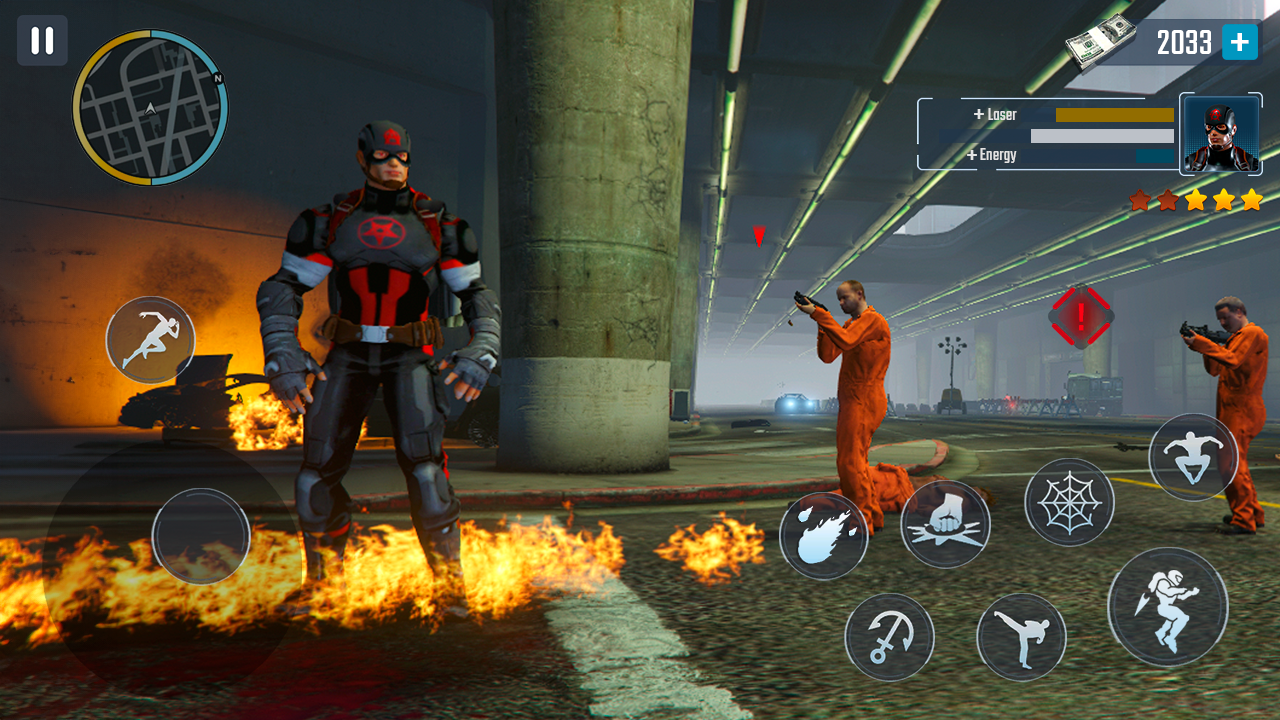Launch the fireball attack

coord(824,536)
